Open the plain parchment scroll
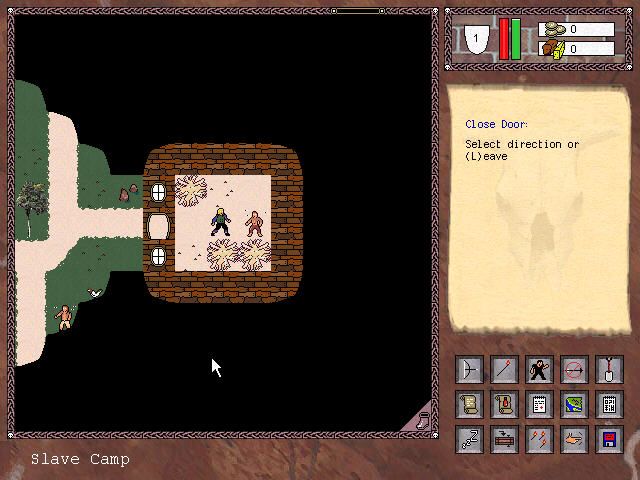 tap(469, 404)
